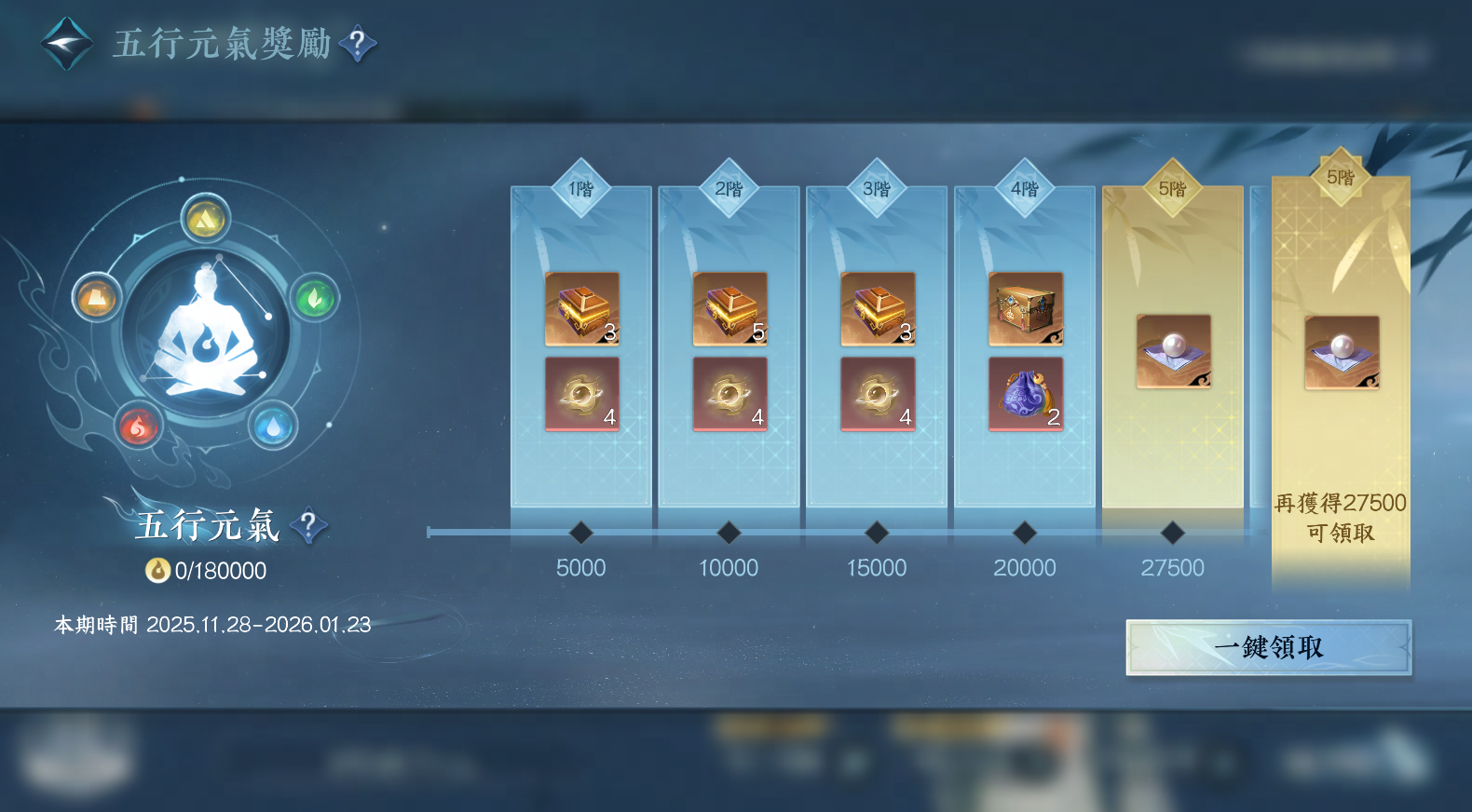This screenshot has height=812, width=1472.
Task: Select the green wood leaf element orb
Action: 314,298
